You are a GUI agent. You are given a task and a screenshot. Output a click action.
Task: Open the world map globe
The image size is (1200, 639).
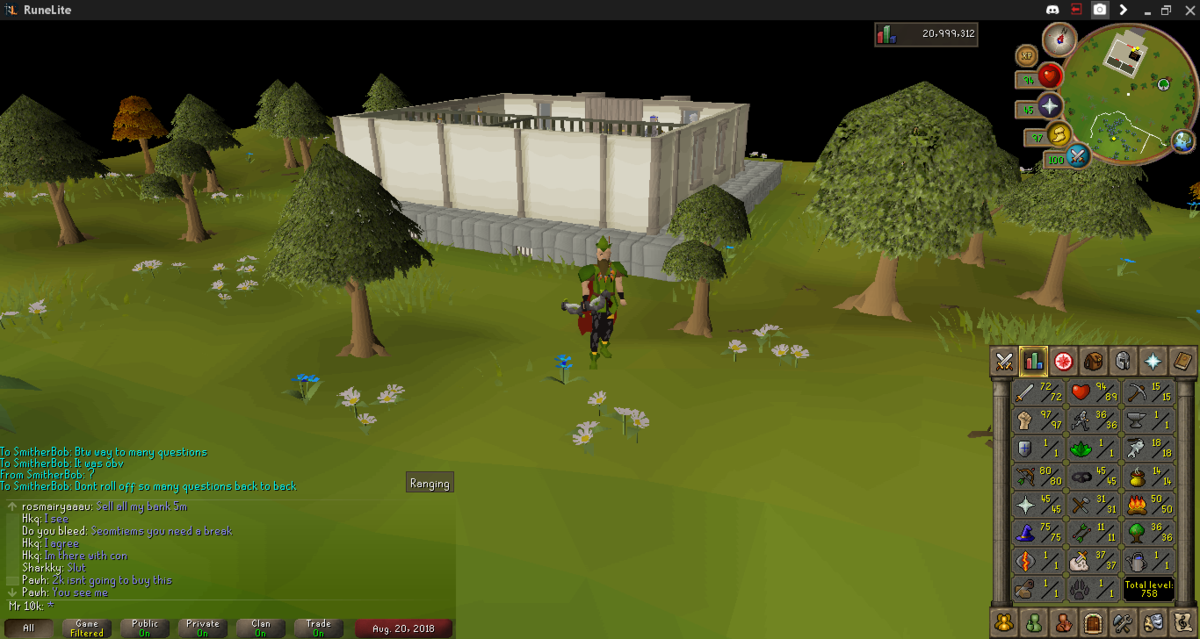[x=1183, y=140]
